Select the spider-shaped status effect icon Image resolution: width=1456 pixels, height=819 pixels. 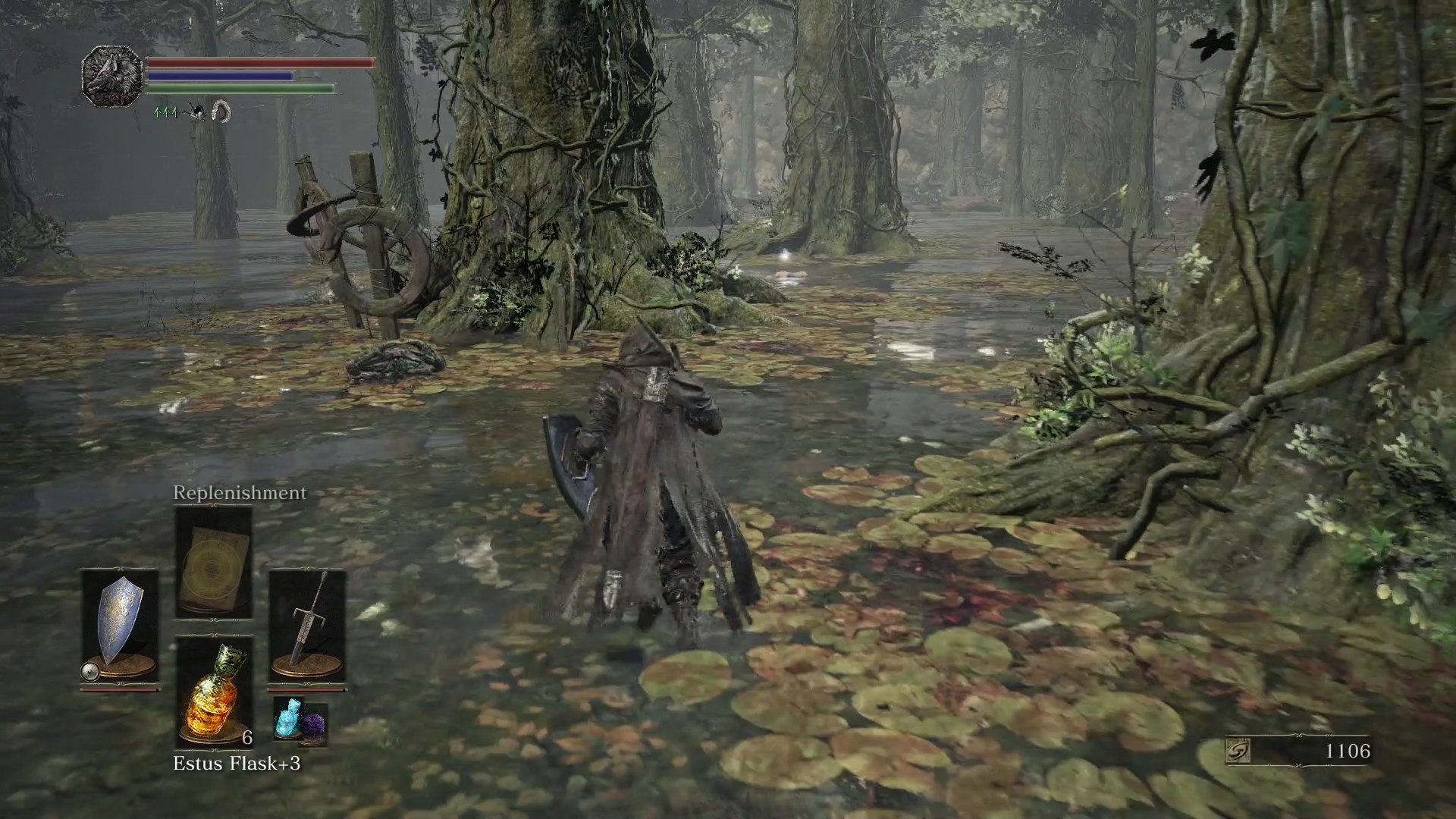click(x=197, y=111)
